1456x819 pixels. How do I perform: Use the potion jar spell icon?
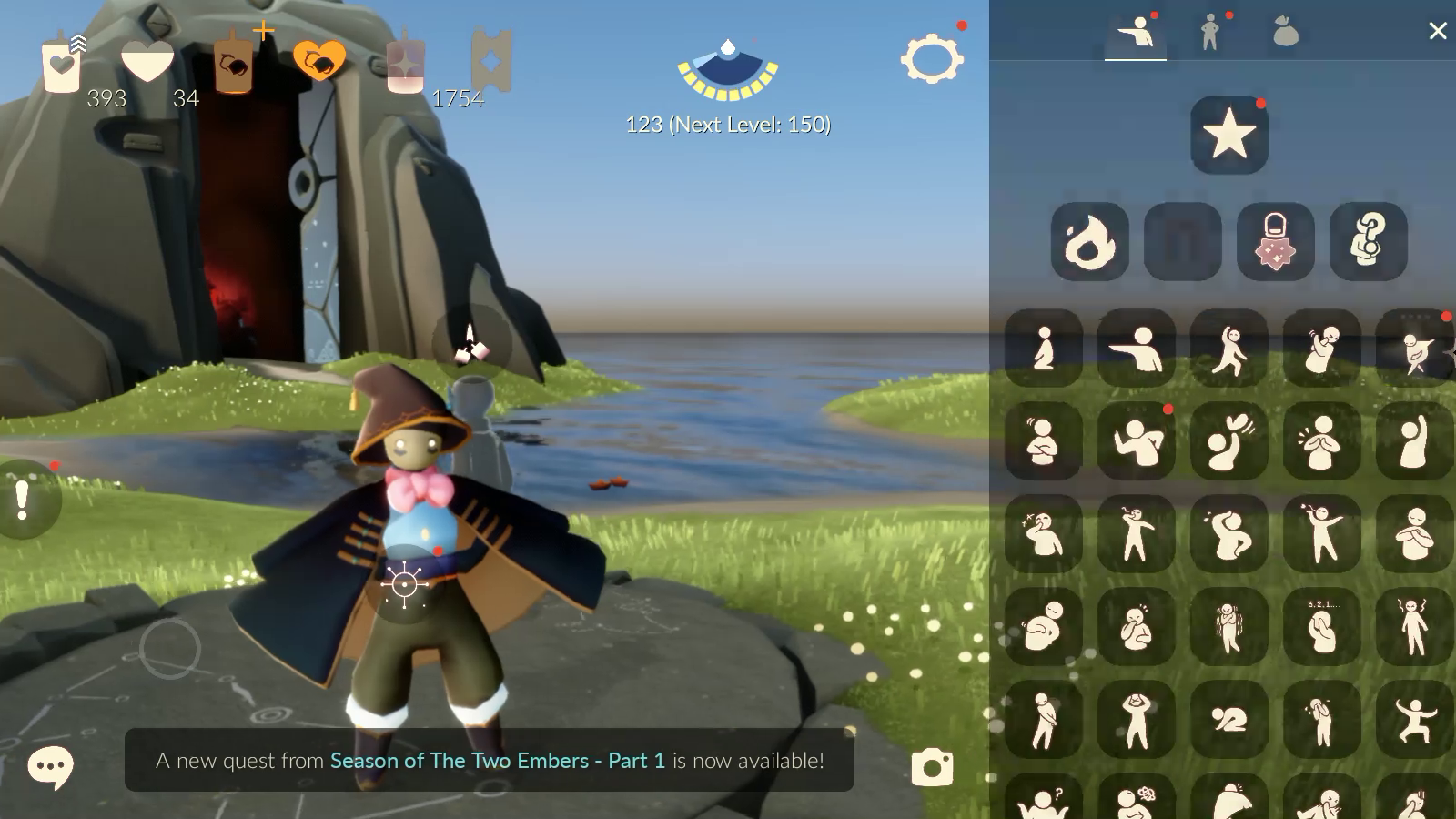[x=1275, y=241]
